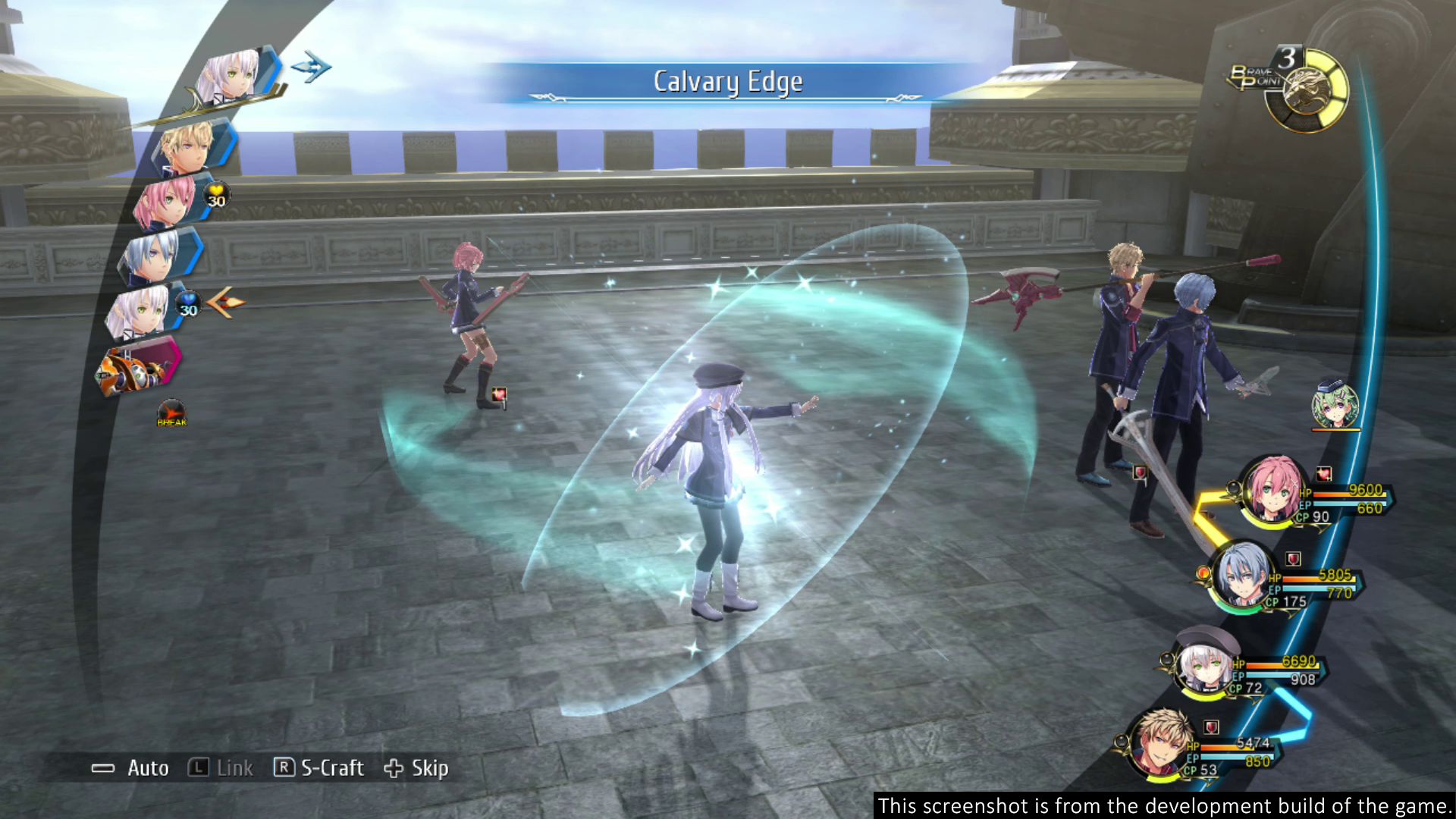This screenshot has width=1456, height=819.
Task: Select the pink-haired girl's turn order portrait
Action: 167,200
